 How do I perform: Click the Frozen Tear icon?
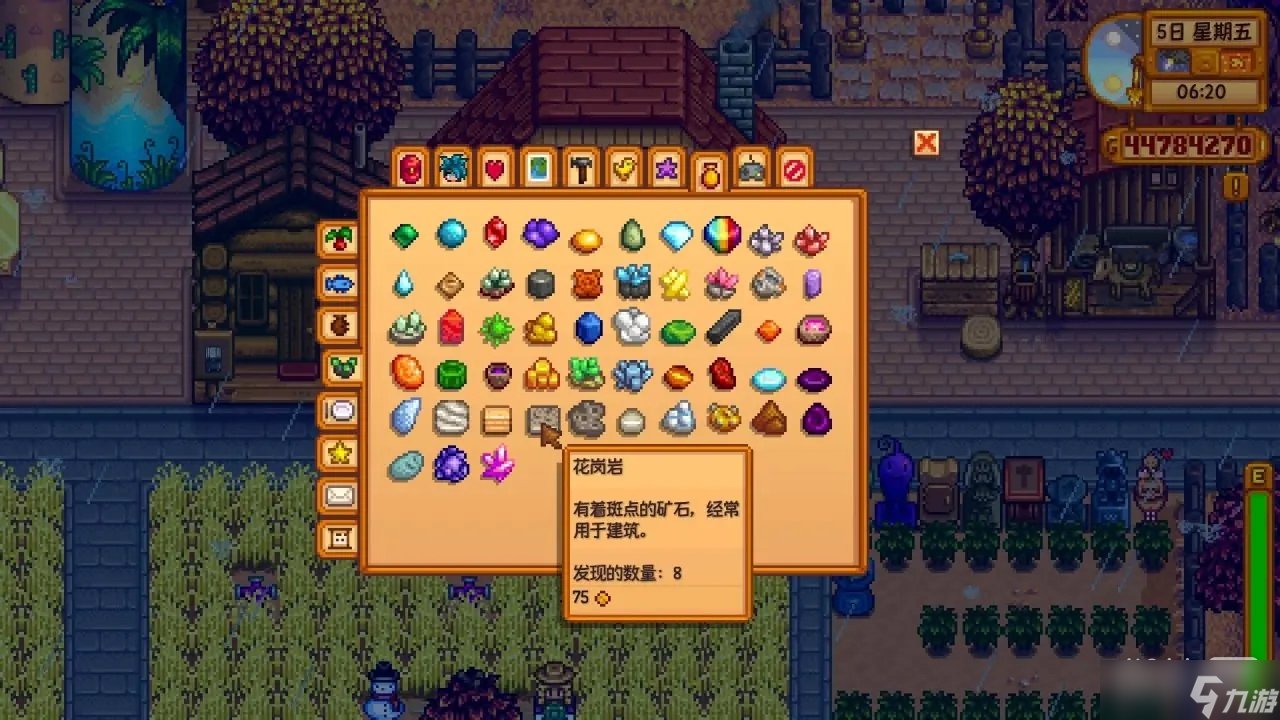click(405, 283)
